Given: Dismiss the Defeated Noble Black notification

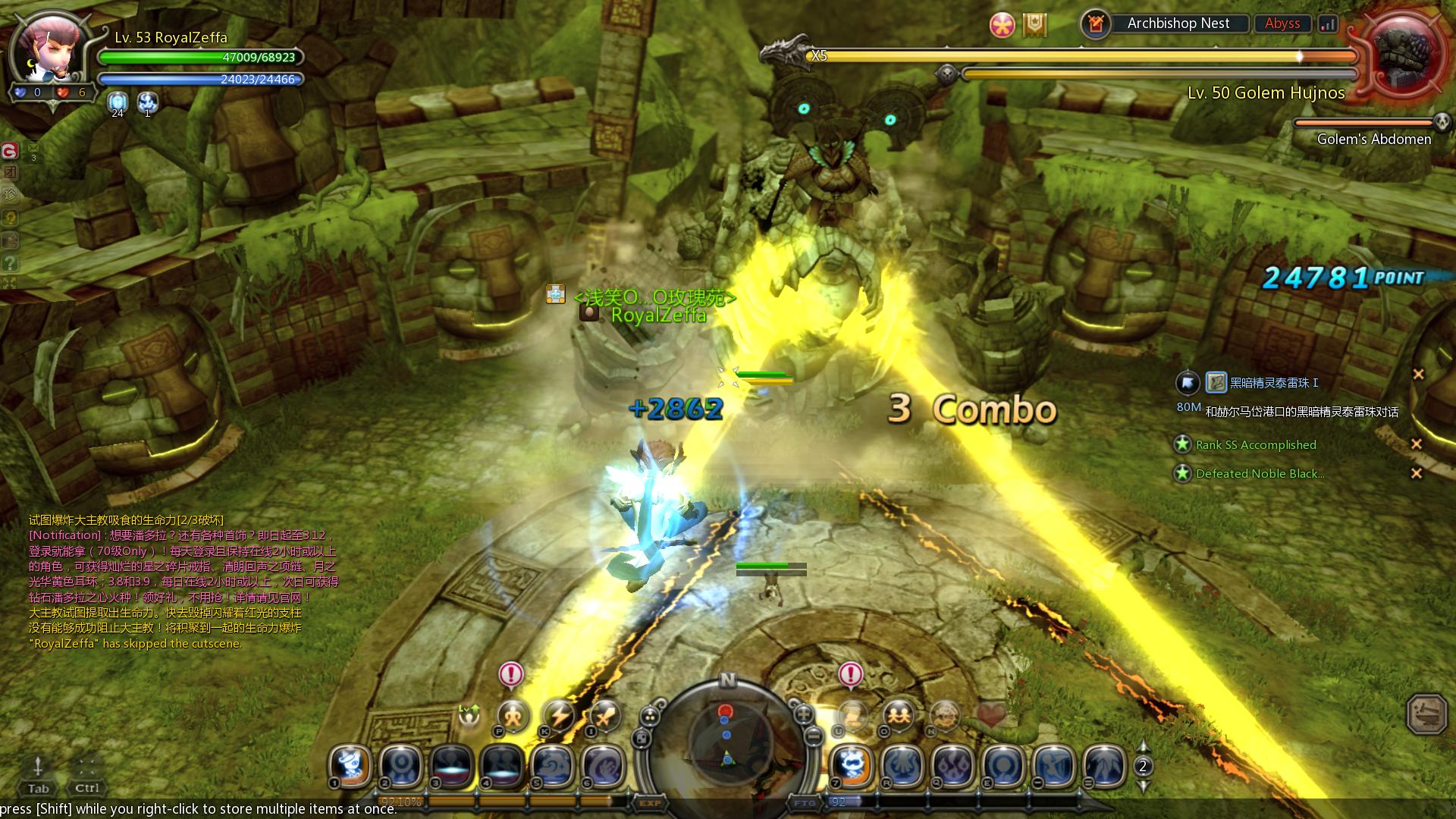Looking at the screenshot, I should [1416, 473].
